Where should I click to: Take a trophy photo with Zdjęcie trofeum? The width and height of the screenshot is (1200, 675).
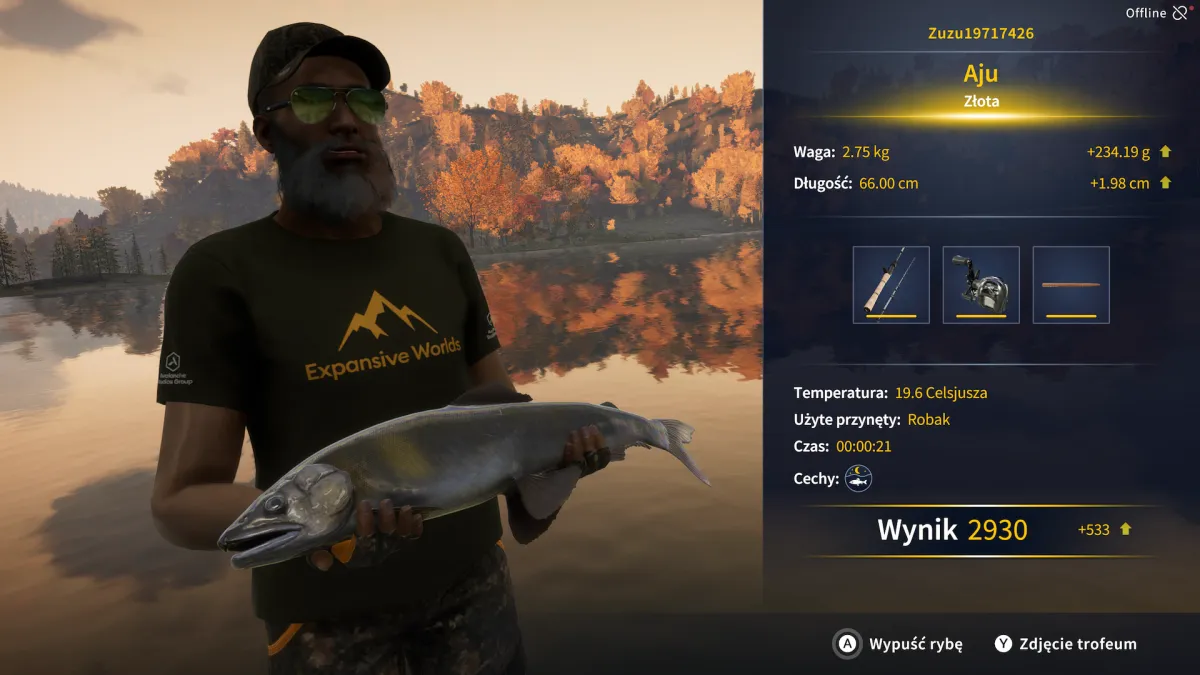[x=1065, y=644]
